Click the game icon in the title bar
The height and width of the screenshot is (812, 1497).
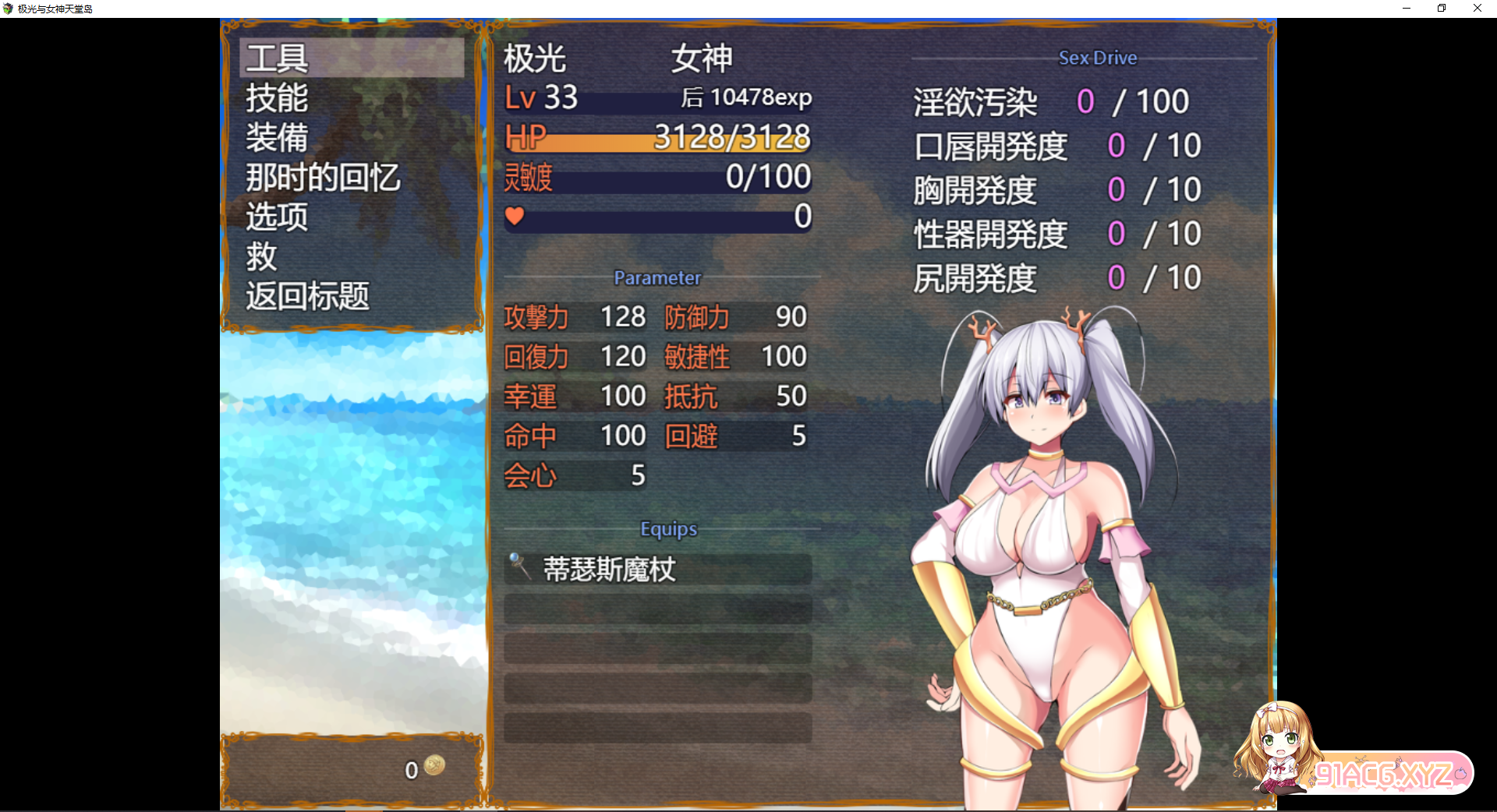click(x=8, y=8)
